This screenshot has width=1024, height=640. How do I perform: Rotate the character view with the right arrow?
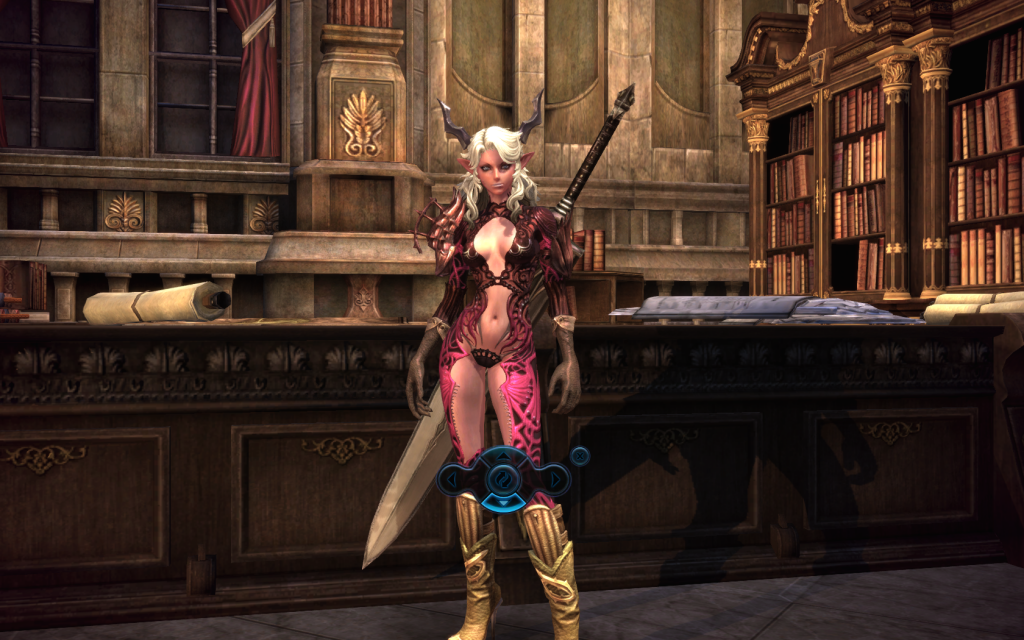556,480
